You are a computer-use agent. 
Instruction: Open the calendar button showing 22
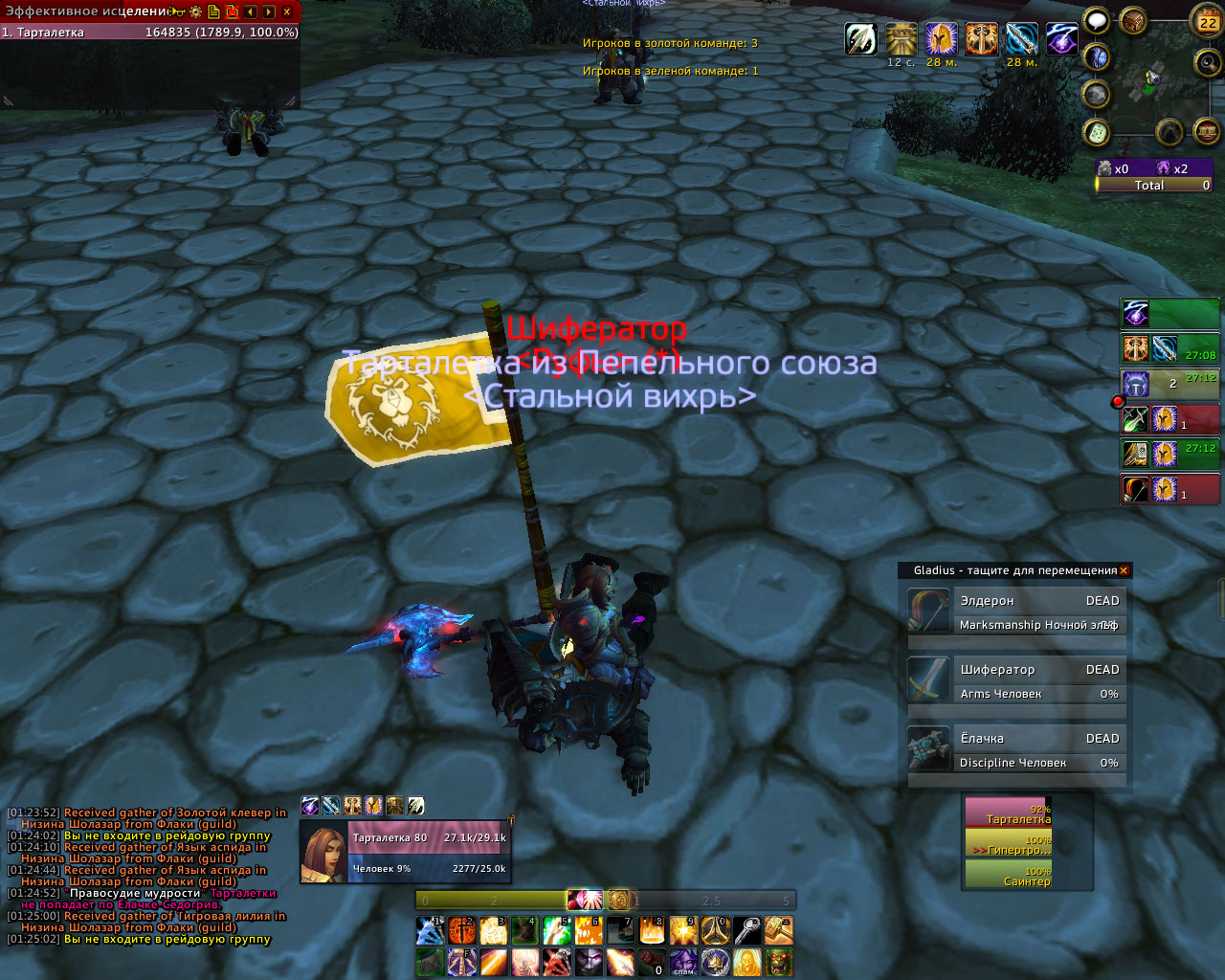(x=1208, y=22)
